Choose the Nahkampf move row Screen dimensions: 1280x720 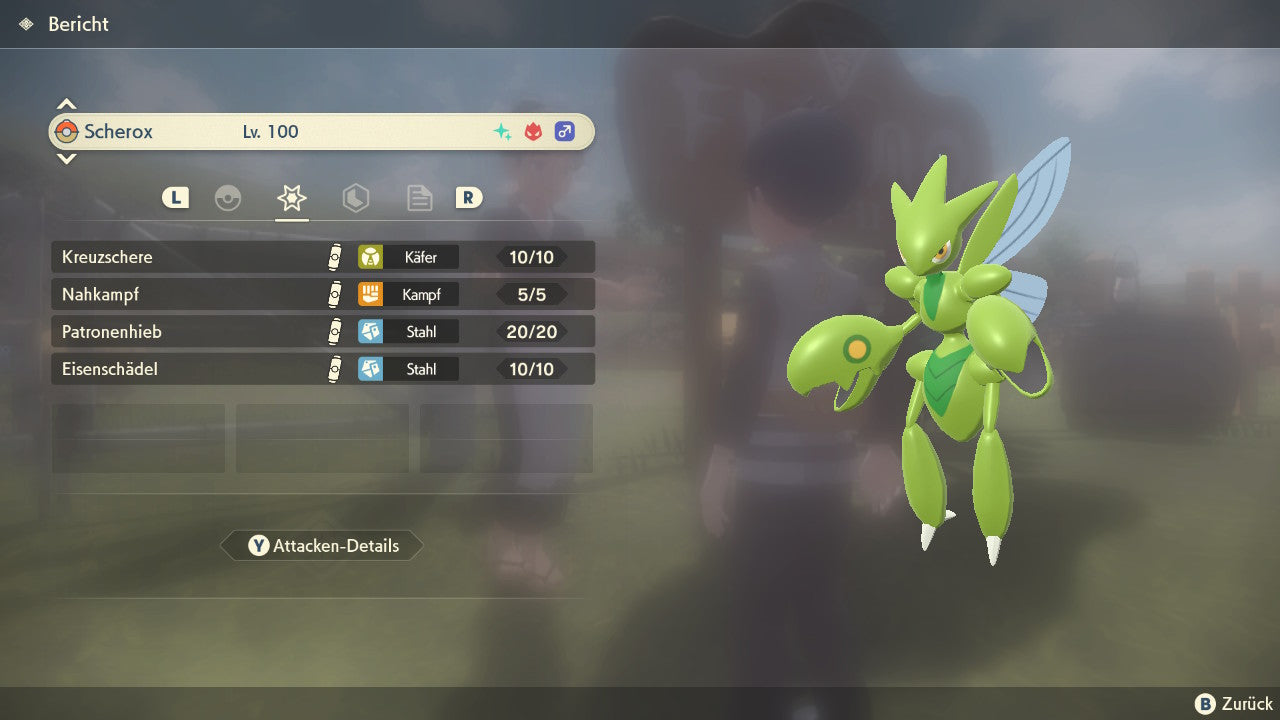pos(322,294)
